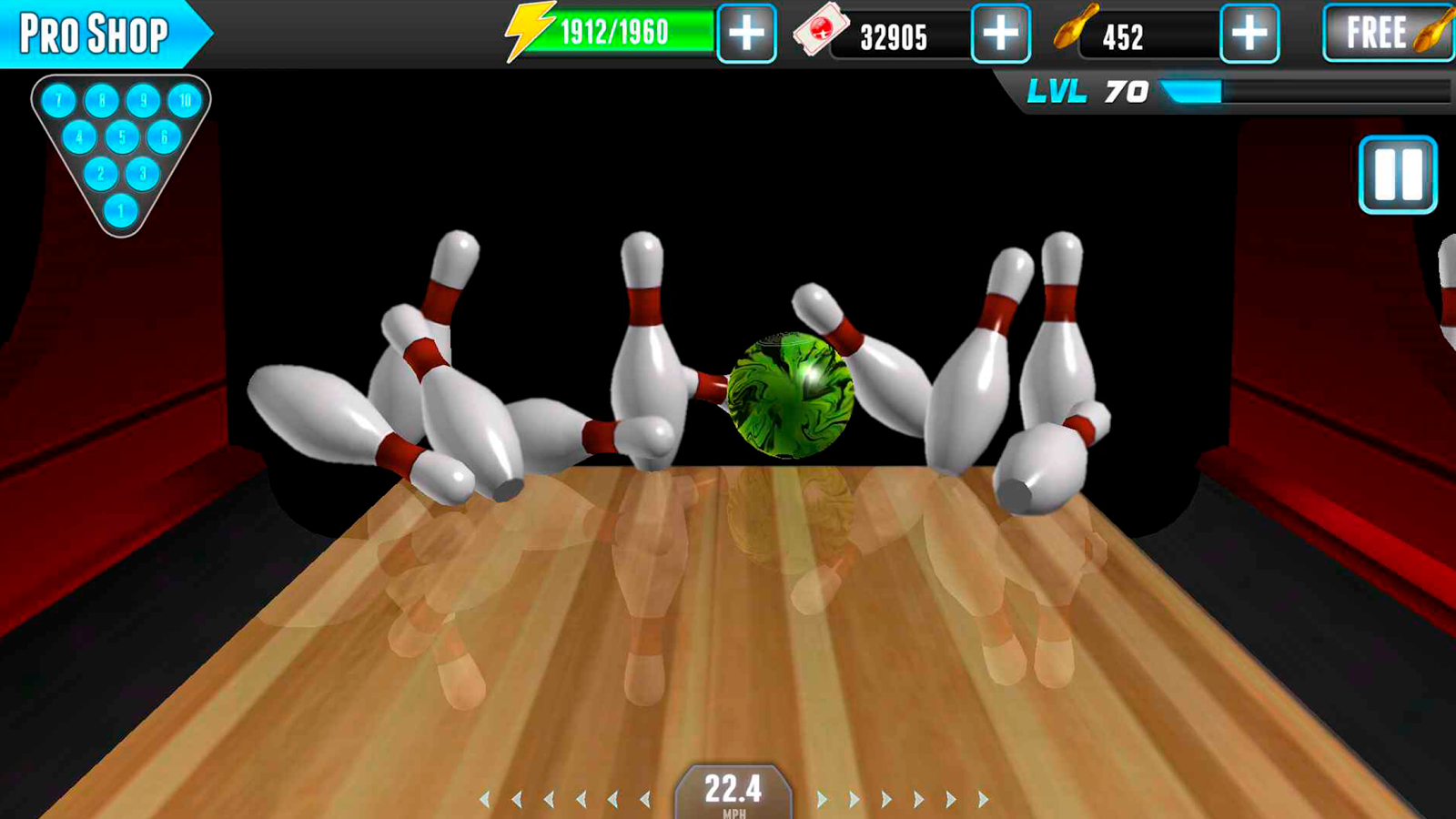The image size is (1456, 819).
Task: Claim the FREE golden pin reward
Action: [1383, 34]
